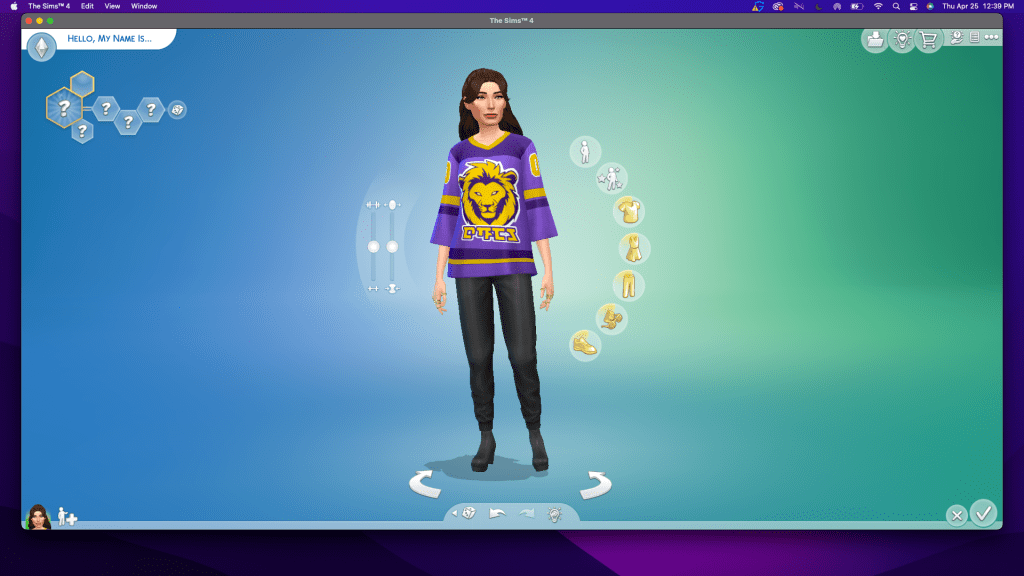
Task: Click the dice randomize button
Action: click(468, 514)
